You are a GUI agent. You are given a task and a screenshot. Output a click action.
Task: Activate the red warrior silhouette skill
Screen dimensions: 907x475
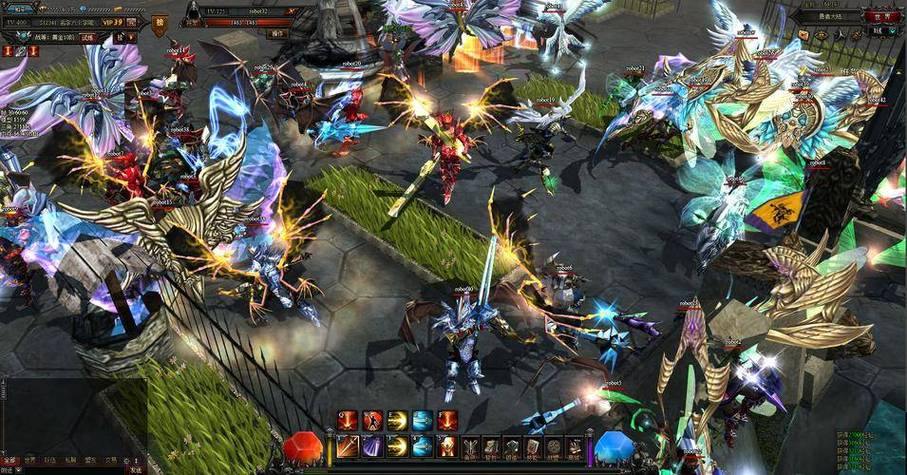tap(372, 421)
